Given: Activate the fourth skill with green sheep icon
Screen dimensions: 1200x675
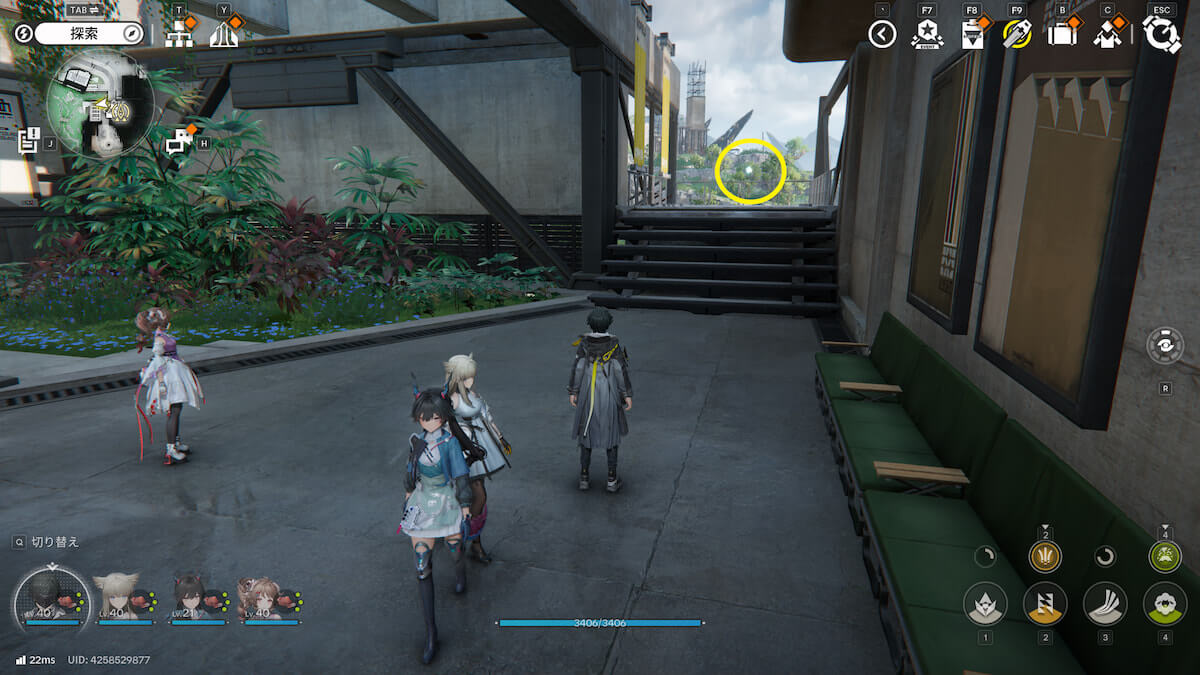Looking at the screenshot, I should (1165, 604).
